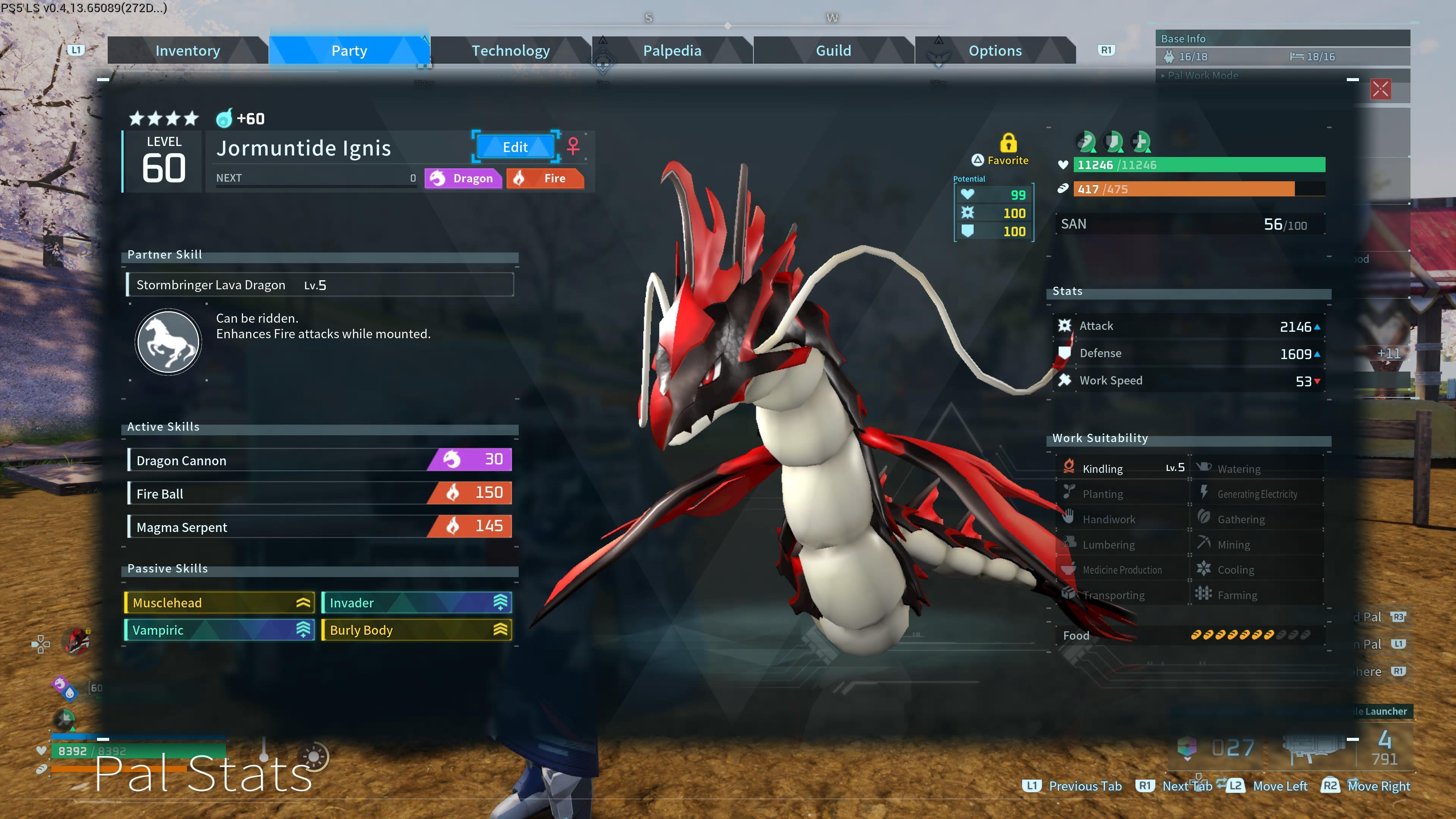Toggle the Favorite lock icon
The height and width of the screenshot is (819, 1456).
1008,143
